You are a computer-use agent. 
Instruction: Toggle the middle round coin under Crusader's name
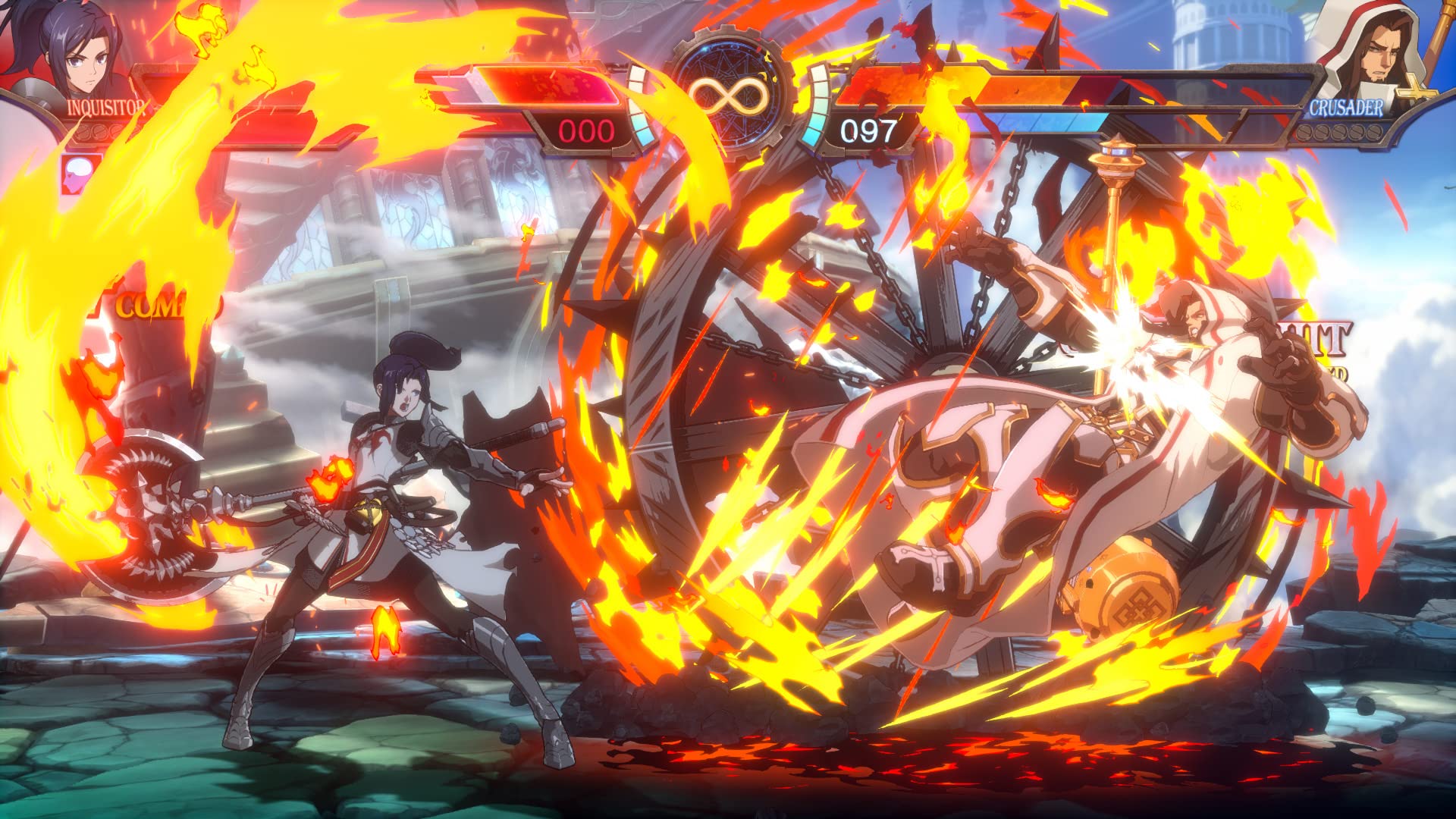[x=1339, y=133]
